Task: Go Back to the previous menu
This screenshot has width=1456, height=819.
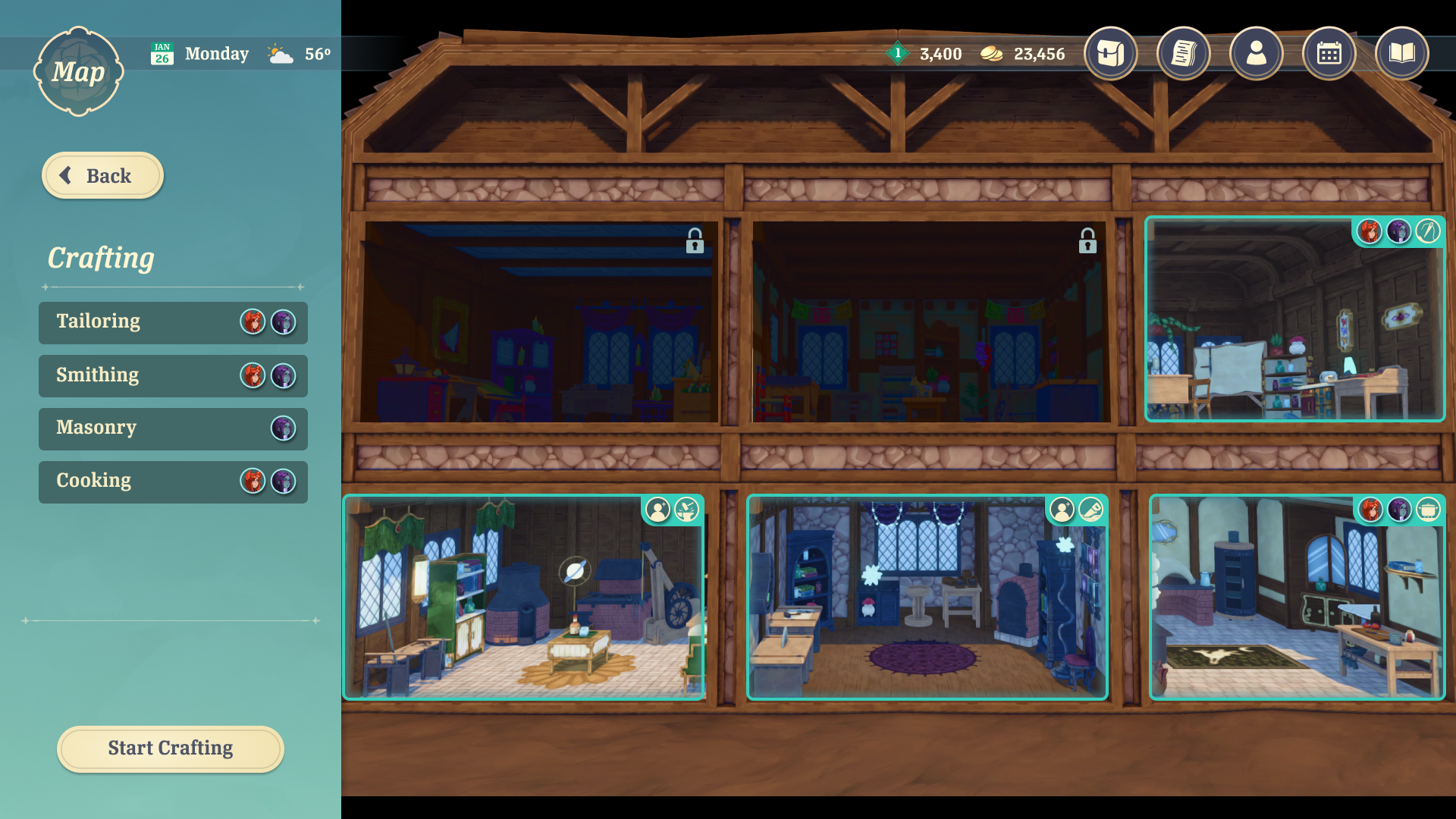Action: point(102,176)
